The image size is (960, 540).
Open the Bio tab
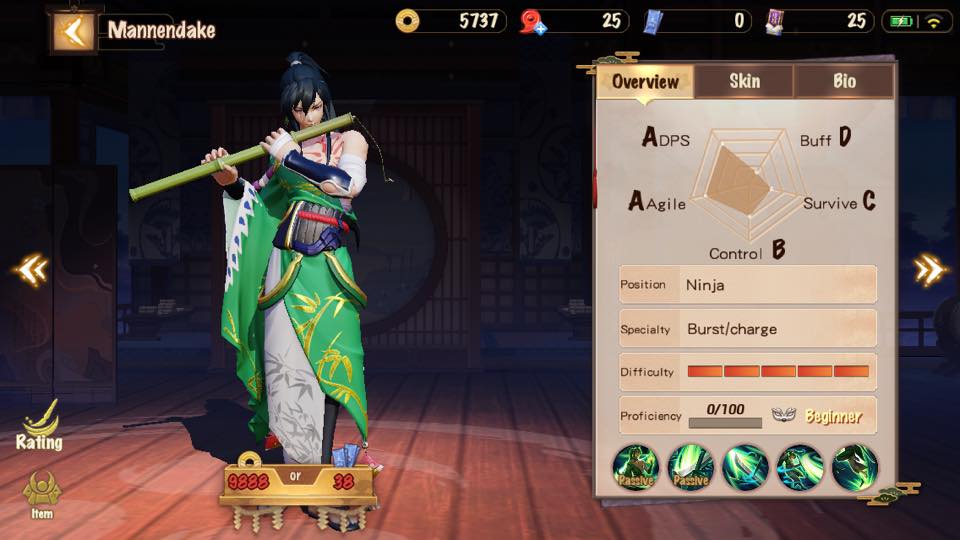[x=844, y=82]
